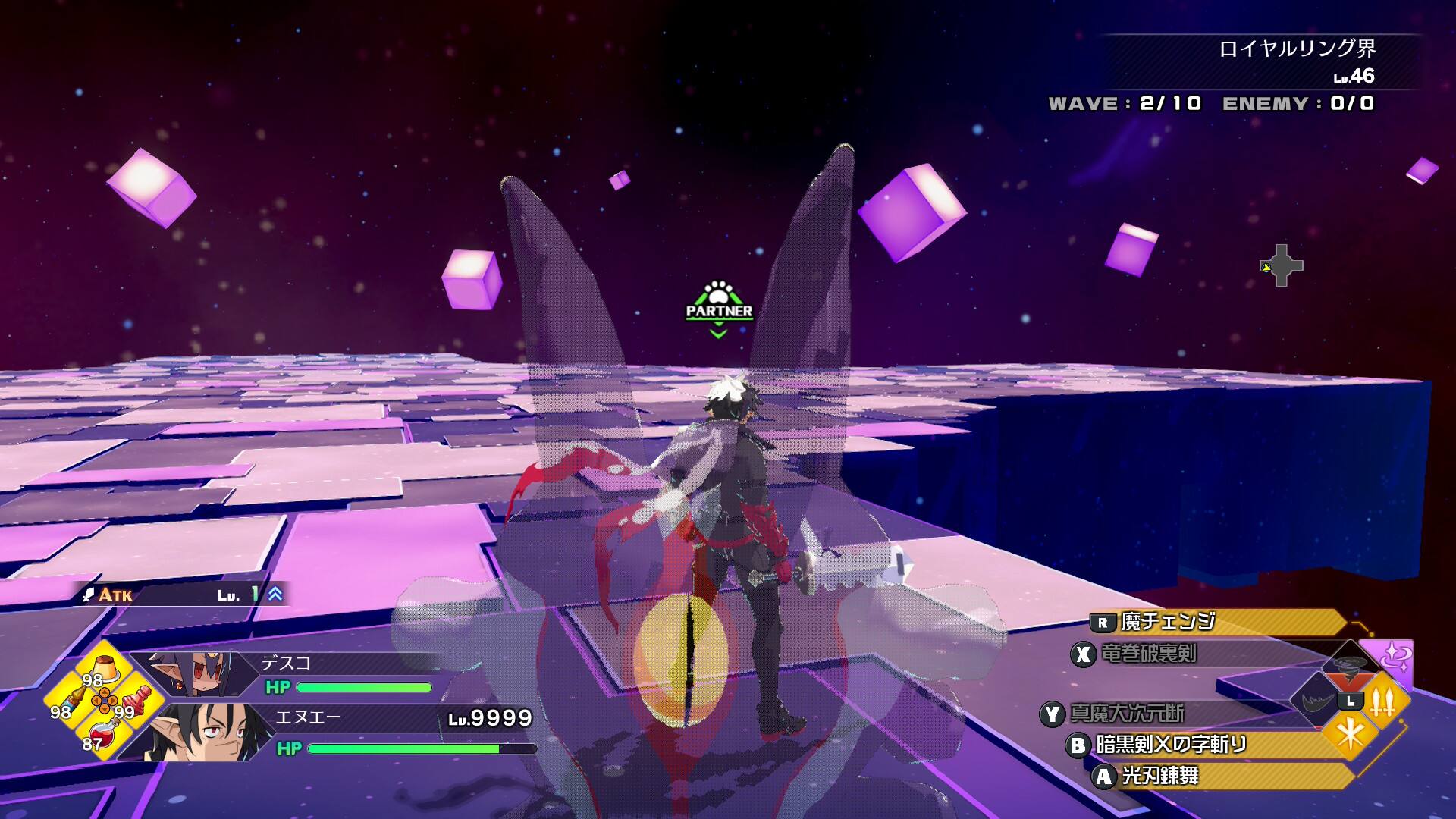This screenshot has width=1456, height=819.
Task: Select the red chess-piece bottle item
Action: 136,701
